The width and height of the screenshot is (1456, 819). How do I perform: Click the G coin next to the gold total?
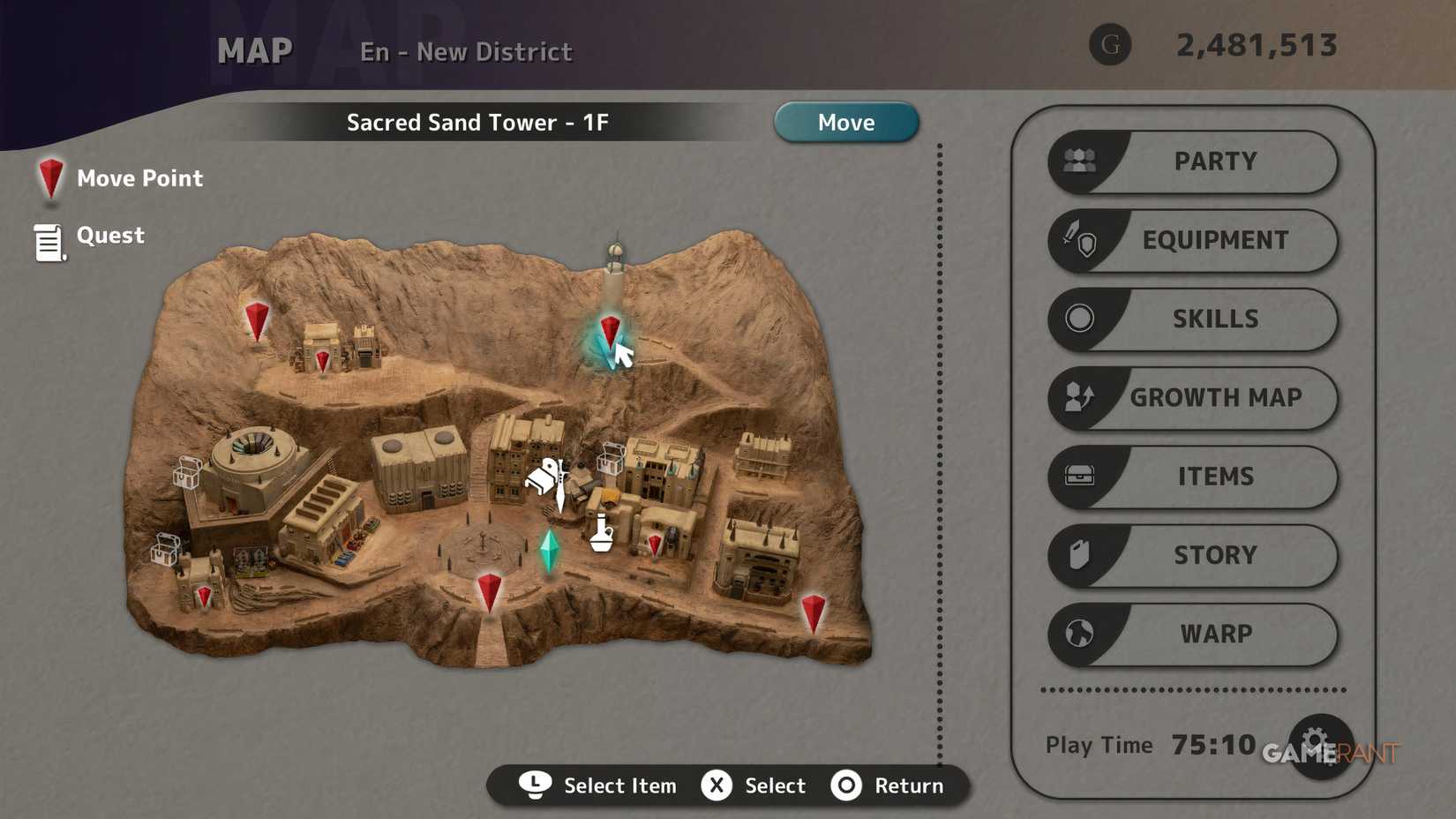click(x=1111, y=44)
